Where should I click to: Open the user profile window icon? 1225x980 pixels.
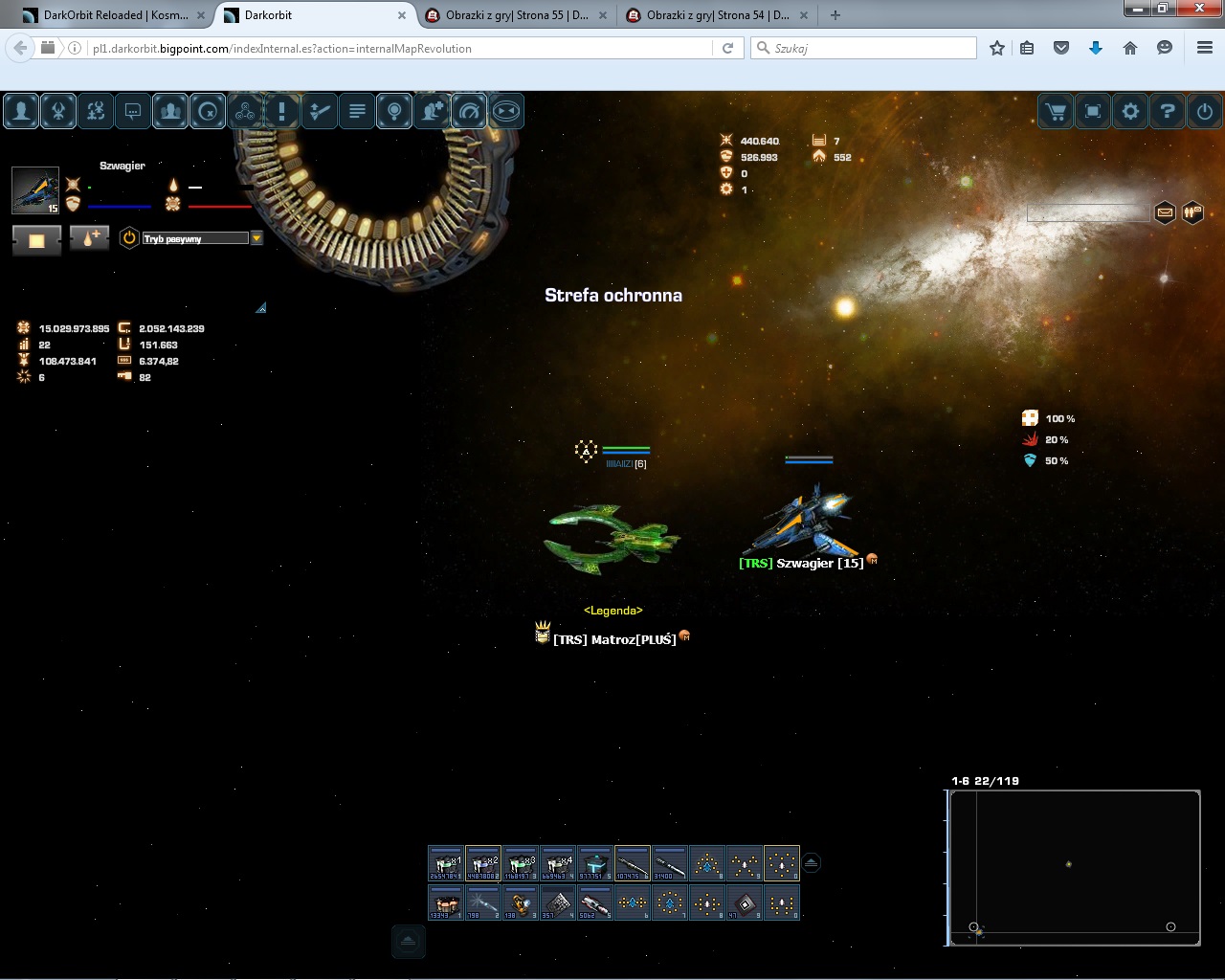click(21, 112)
